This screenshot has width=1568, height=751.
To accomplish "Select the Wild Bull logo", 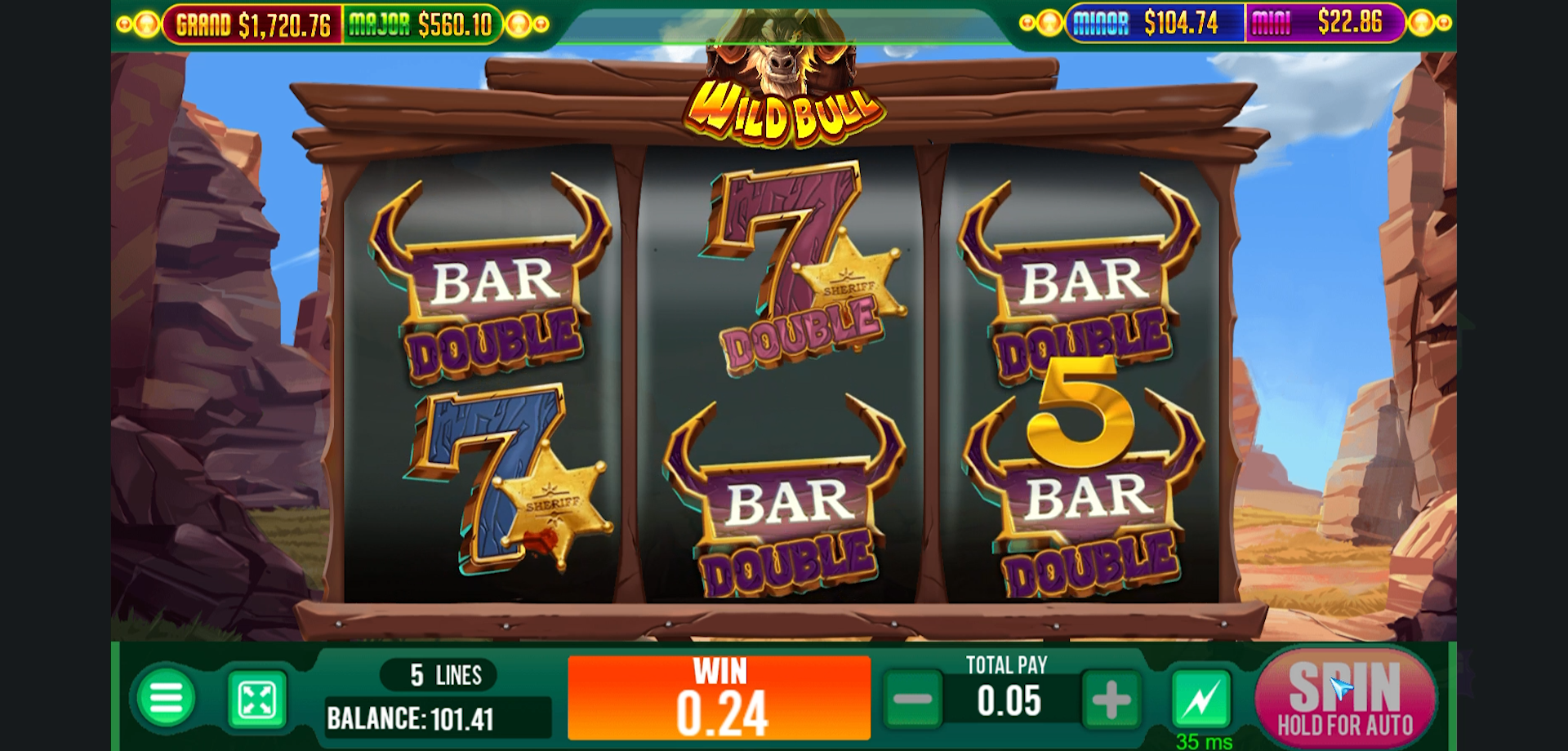I will click(x=782, y=110).
